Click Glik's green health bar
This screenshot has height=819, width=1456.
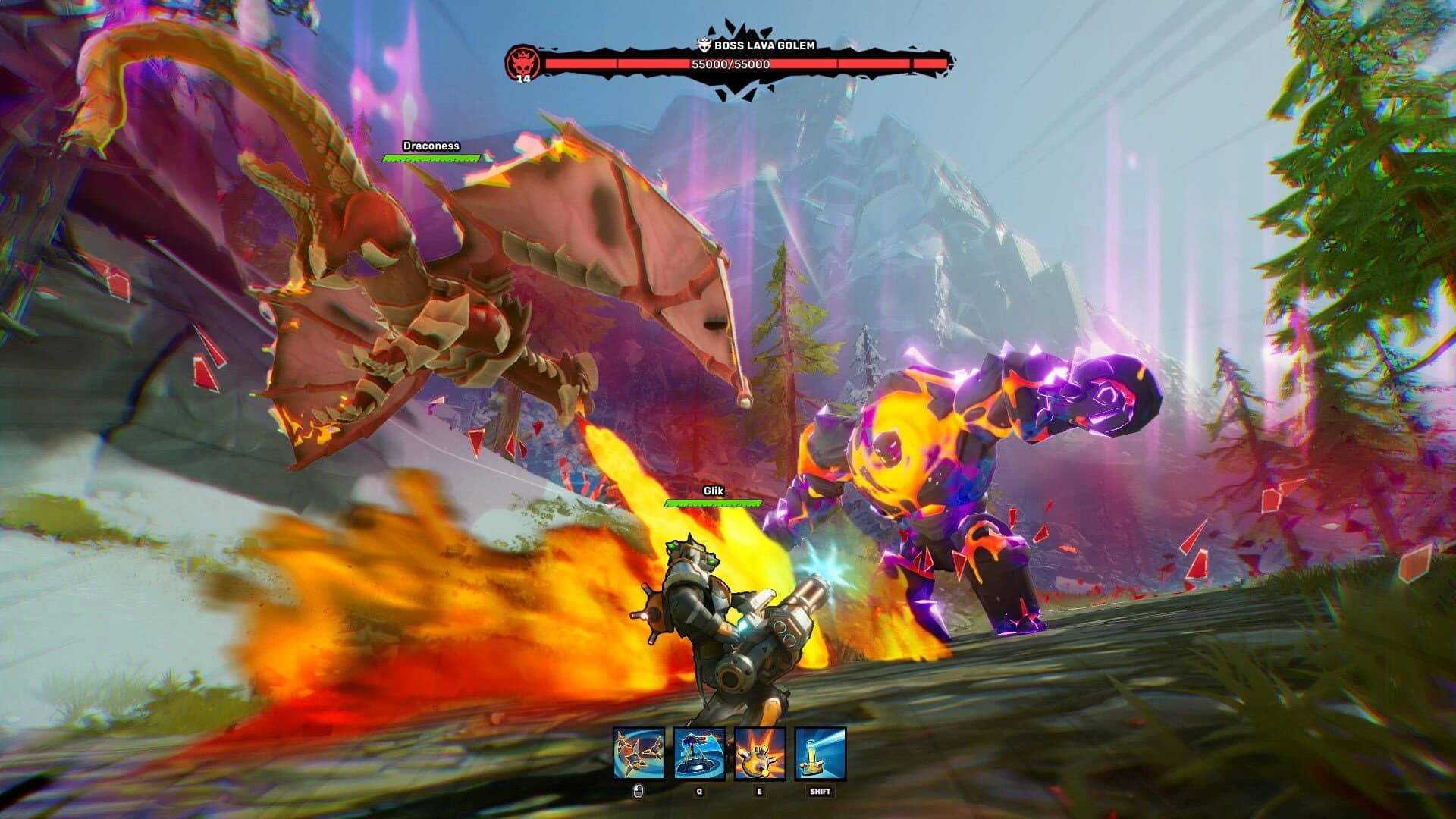point(714,504)
